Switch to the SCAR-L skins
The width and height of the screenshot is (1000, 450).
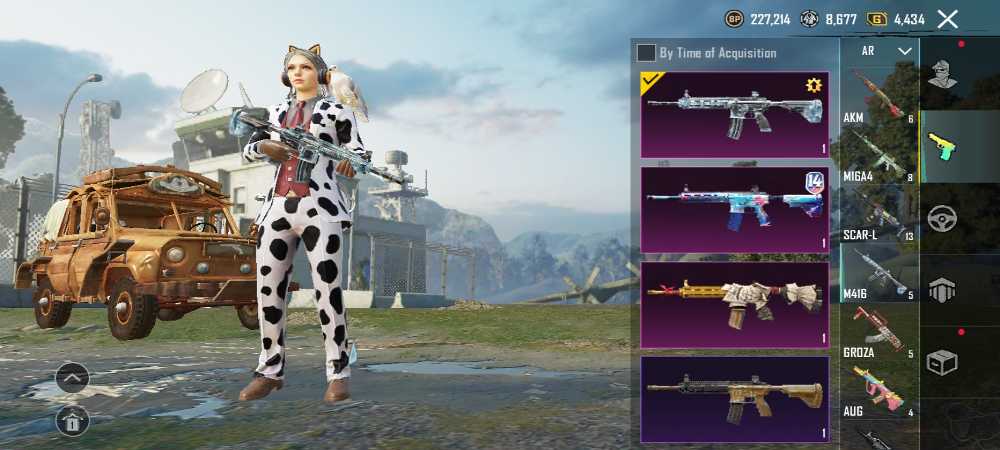point(876,213)
